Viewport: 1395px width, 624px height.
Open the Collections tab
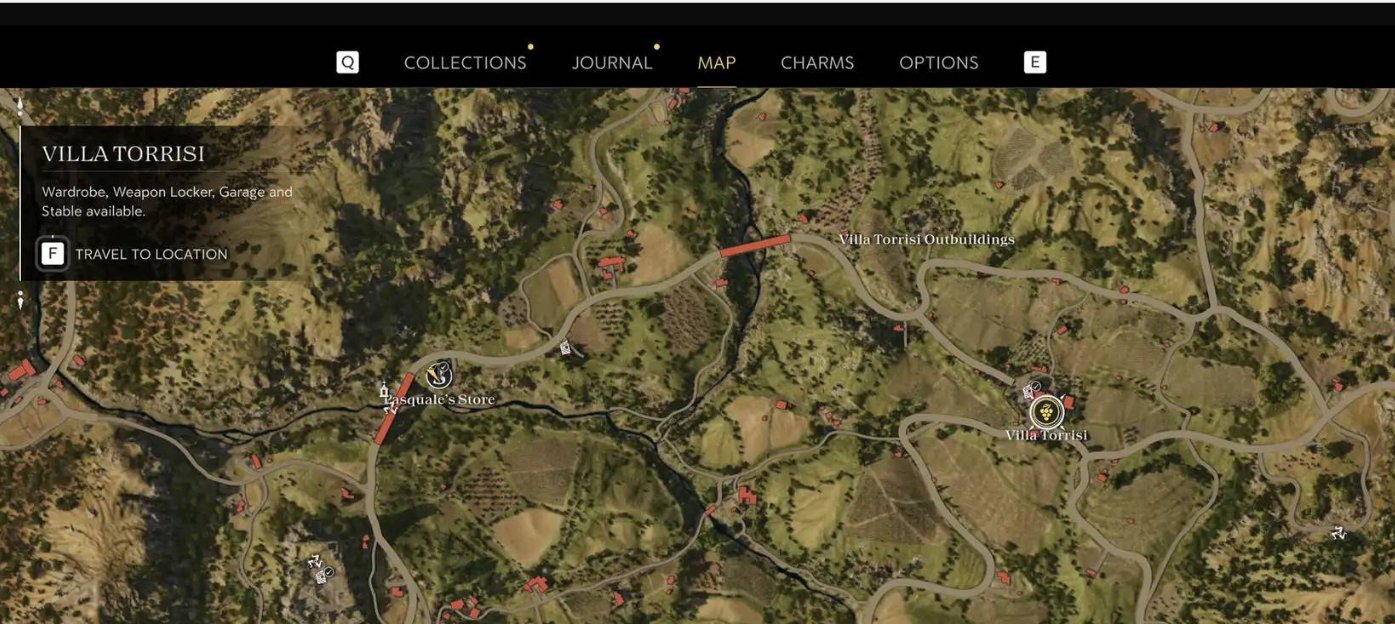coord(465,62)
